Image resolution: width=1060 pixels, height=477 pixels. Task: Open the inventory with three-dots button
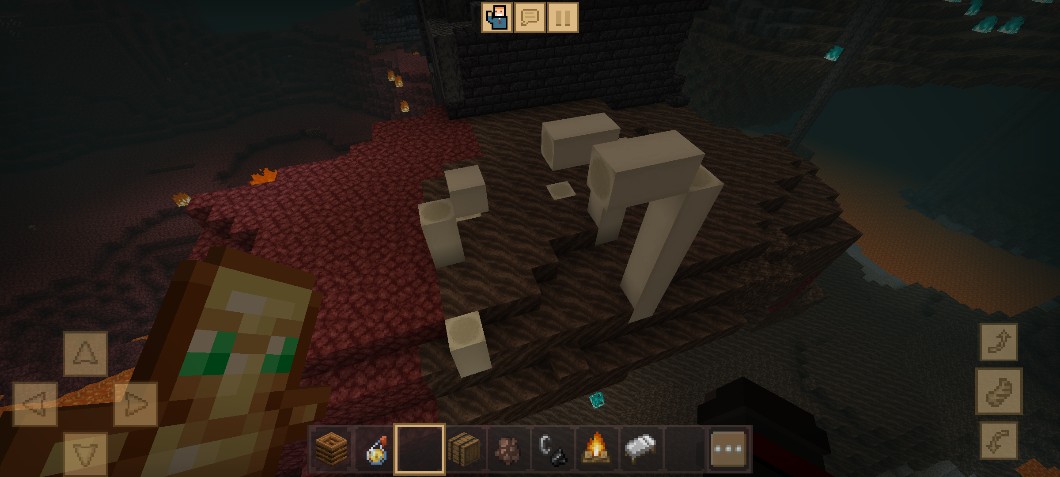click(x=729, y=449)
